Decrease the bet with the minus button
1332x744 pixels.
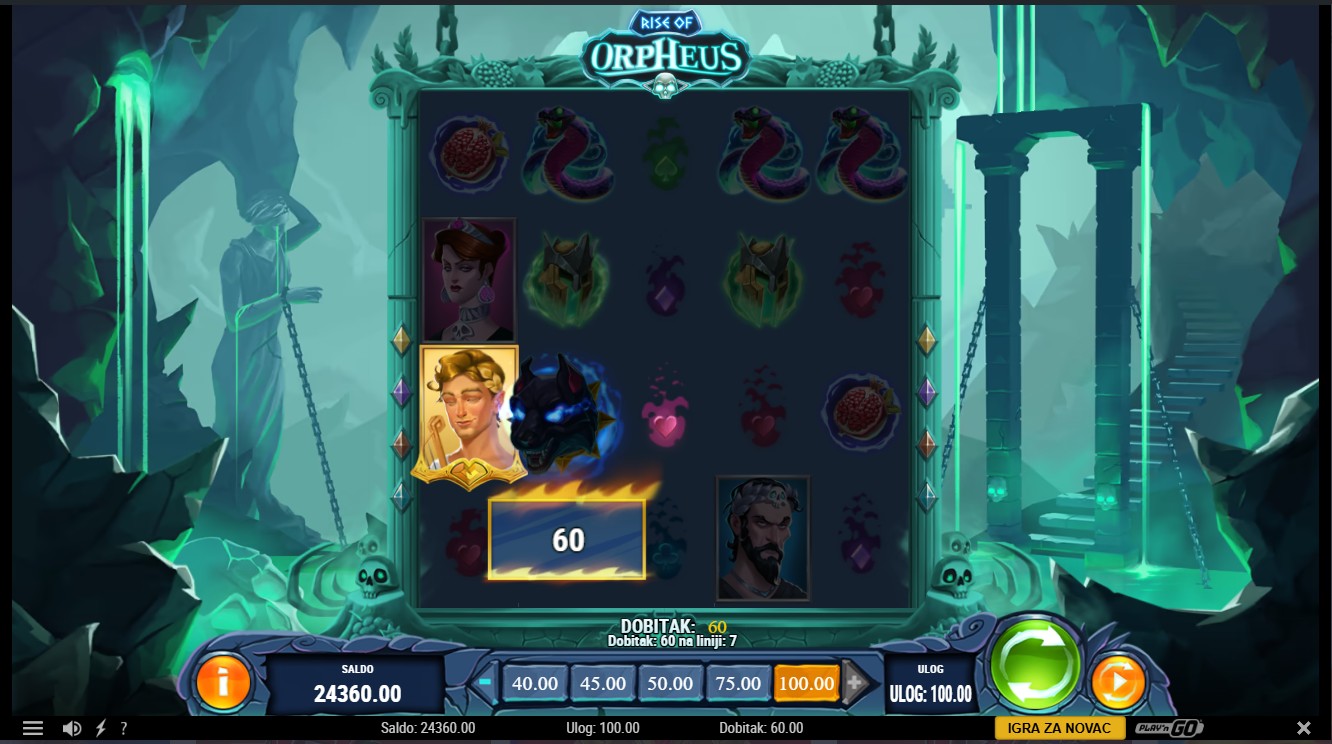click(x=486, y=684)
